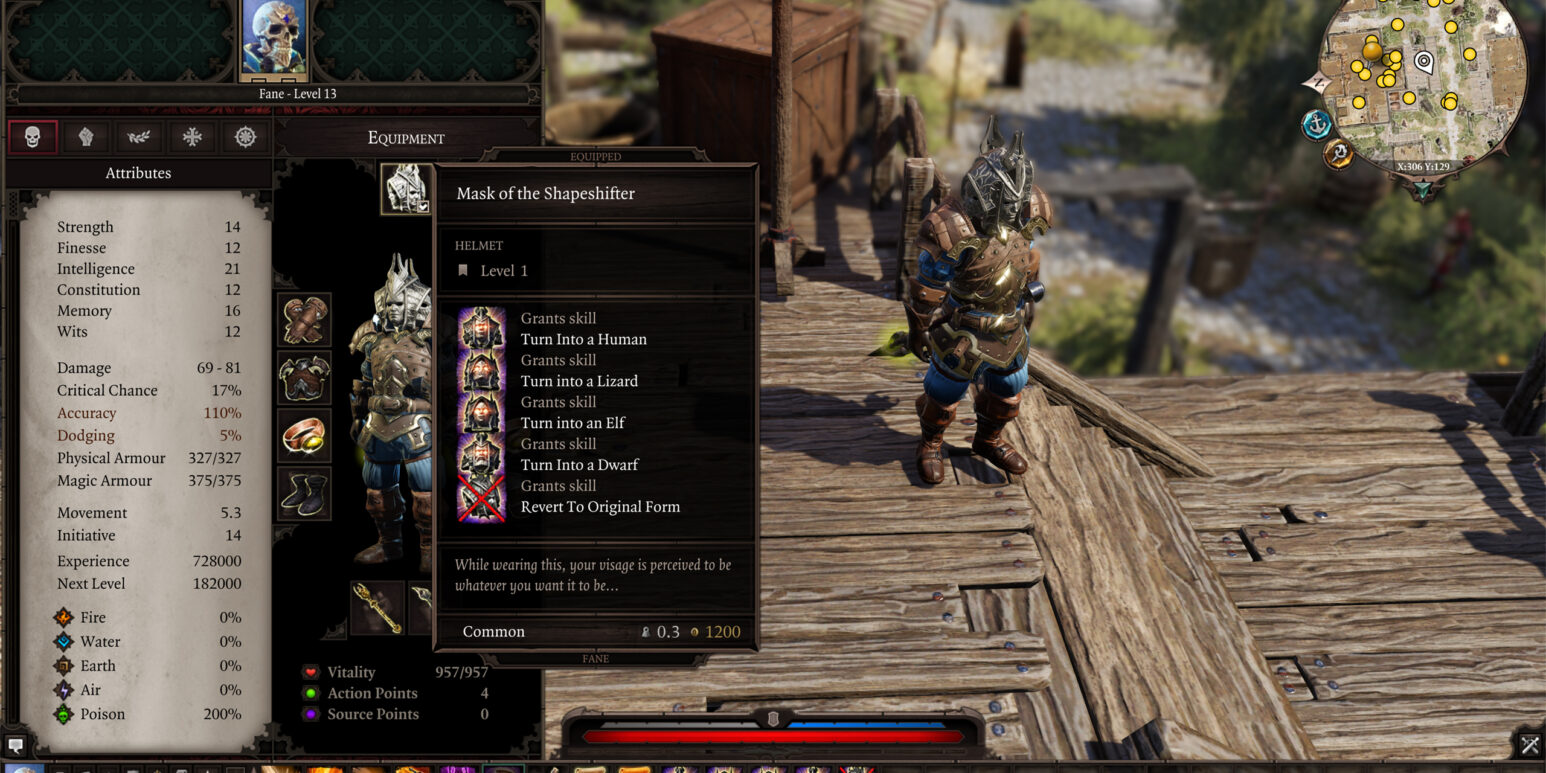Click the large gold orb on minimap

pyautogui.click(x=1372, y=50)
